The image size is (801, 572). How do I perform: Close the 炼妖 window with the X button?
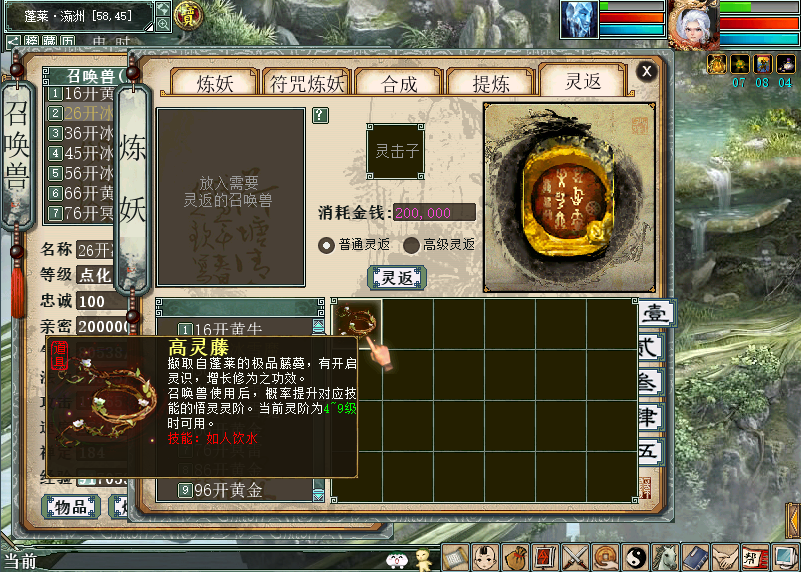point(647,71)
